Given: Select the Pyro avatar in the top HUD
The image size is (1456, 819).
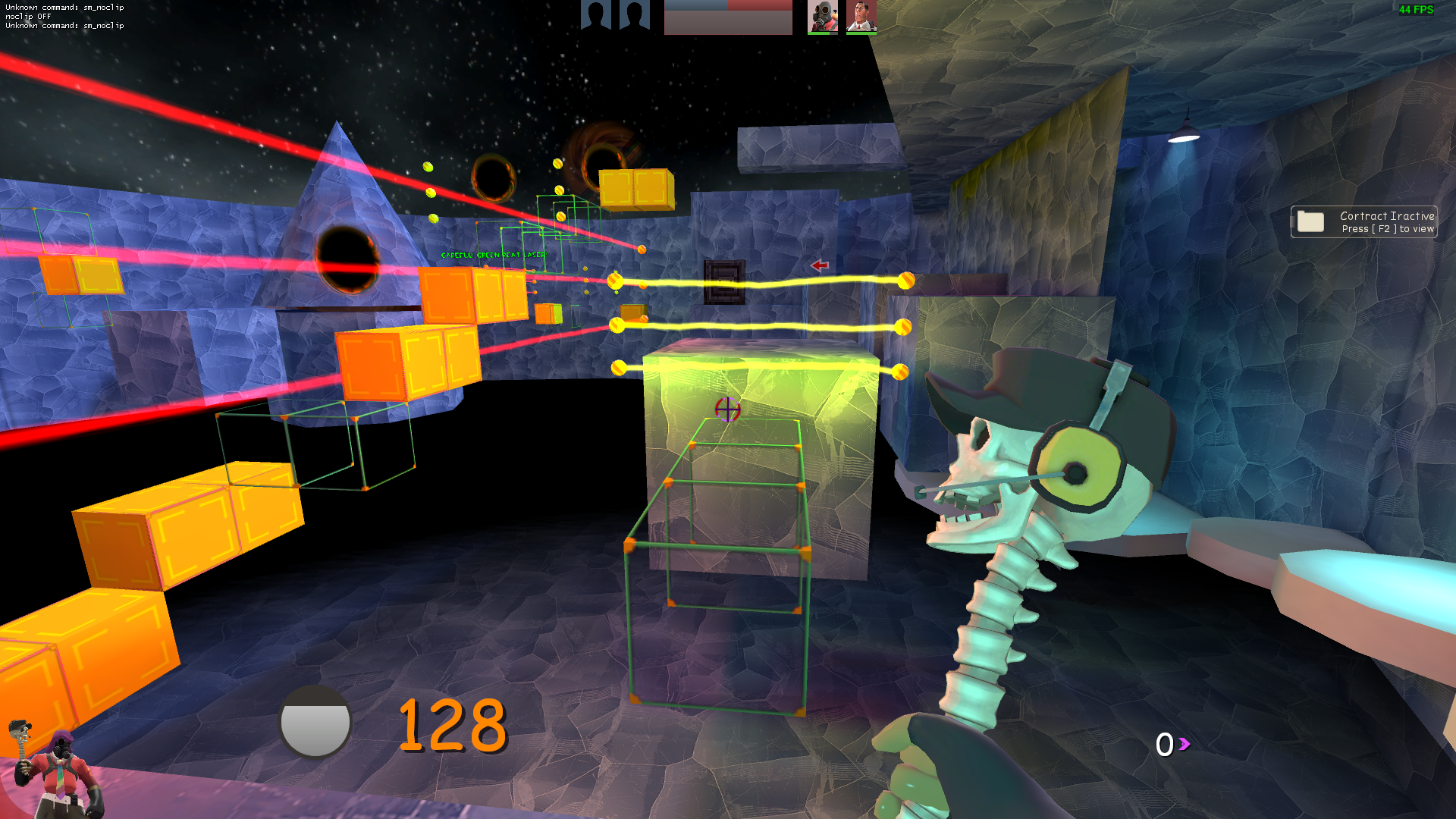Looking at the screenshot, I should (824, 15).
